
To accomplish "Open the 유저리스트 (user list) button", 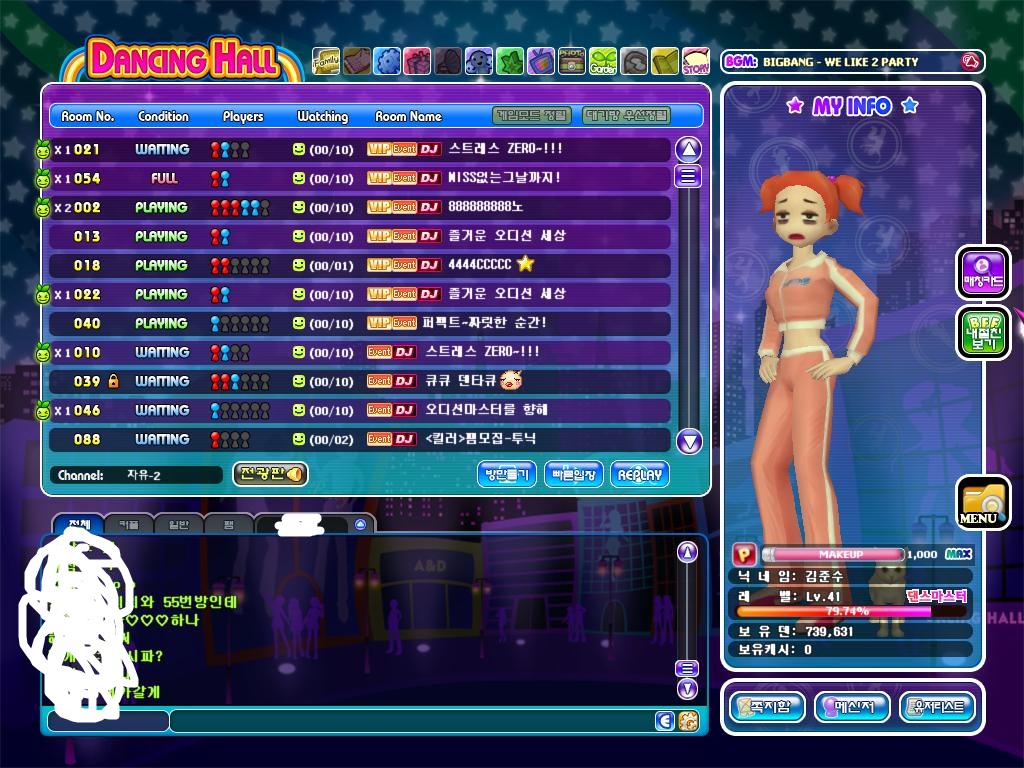I will 937,708.
